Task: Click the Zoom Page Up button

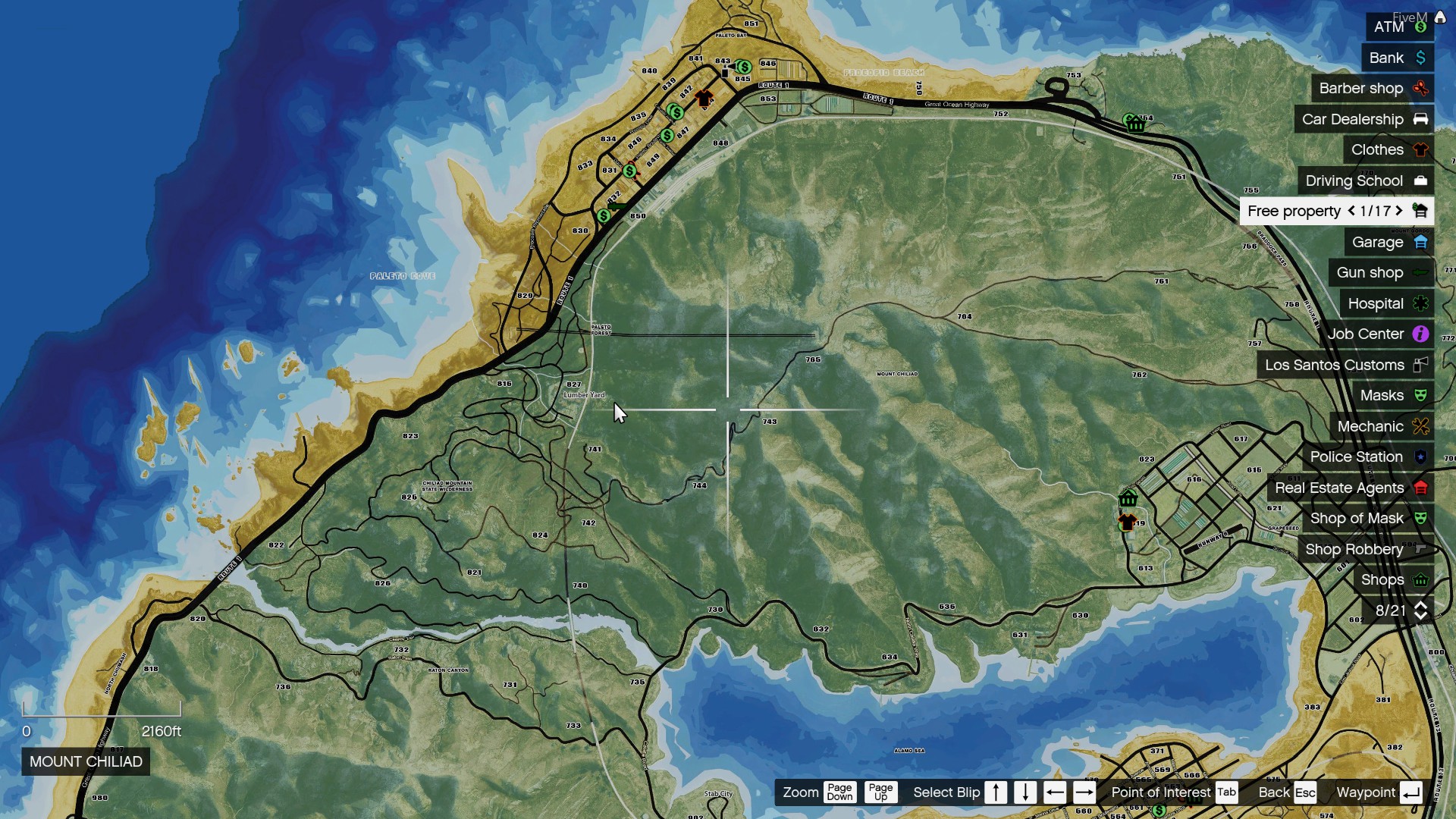Action: point(880,792)
